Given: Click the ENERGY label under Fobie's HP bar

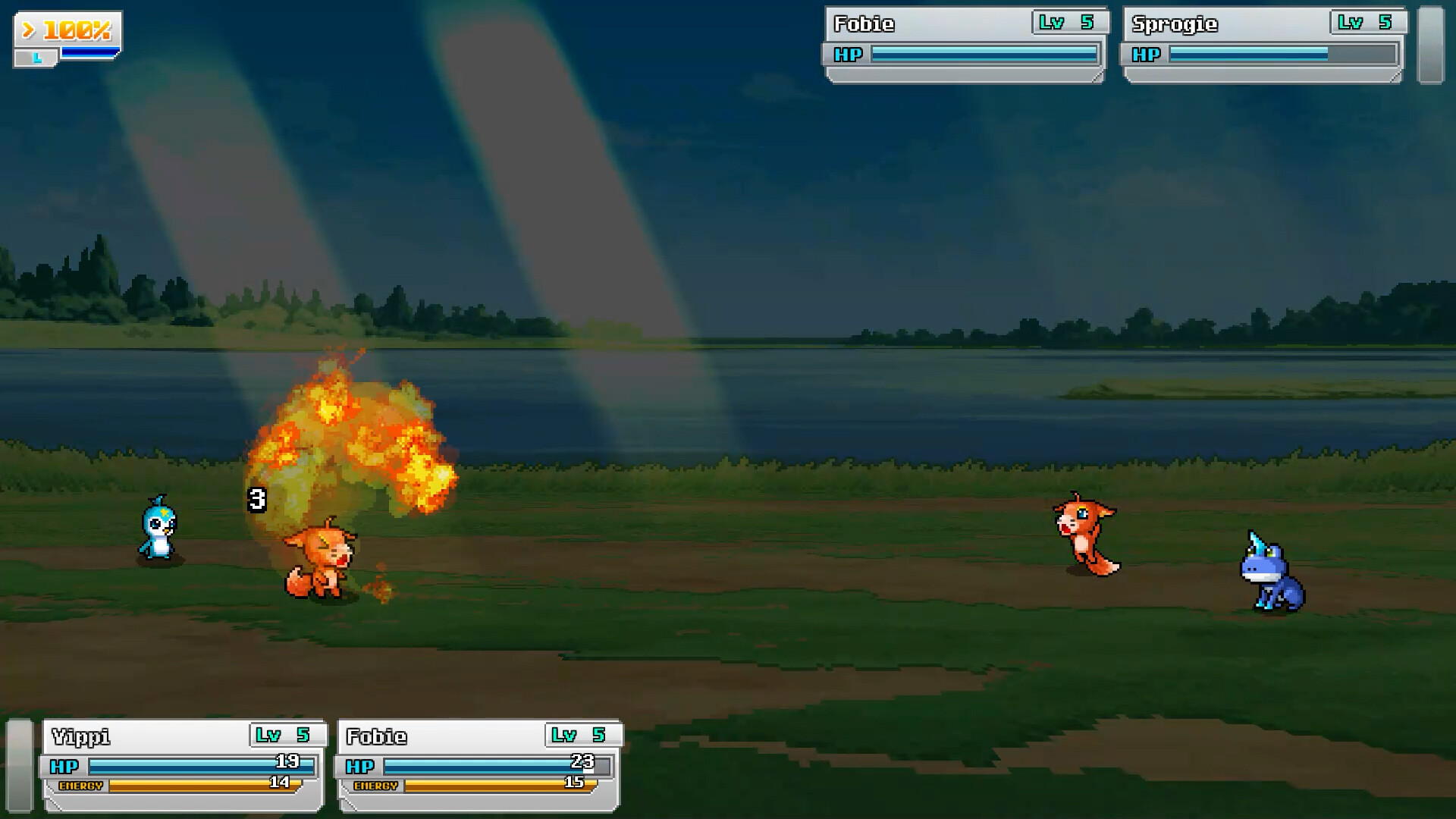Looking at the screenshot, I should point(377,787).
